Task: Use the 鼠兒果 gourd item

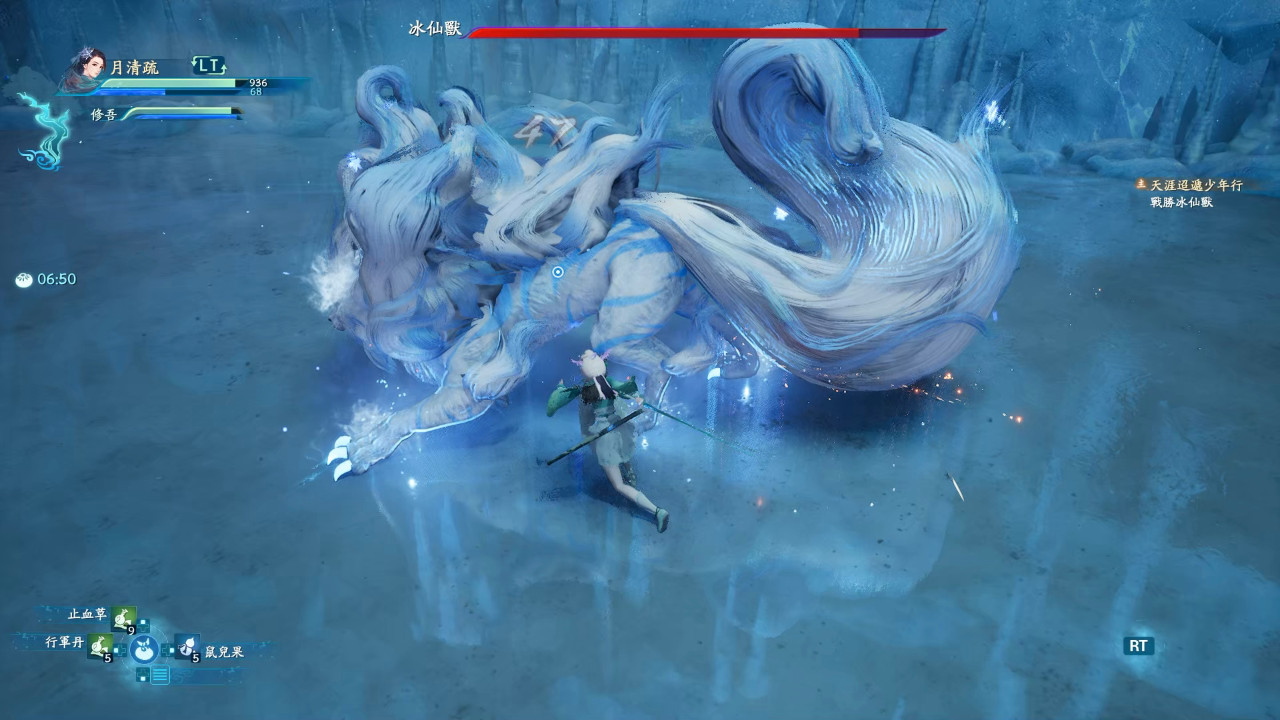Action: (x=187, y=646)
